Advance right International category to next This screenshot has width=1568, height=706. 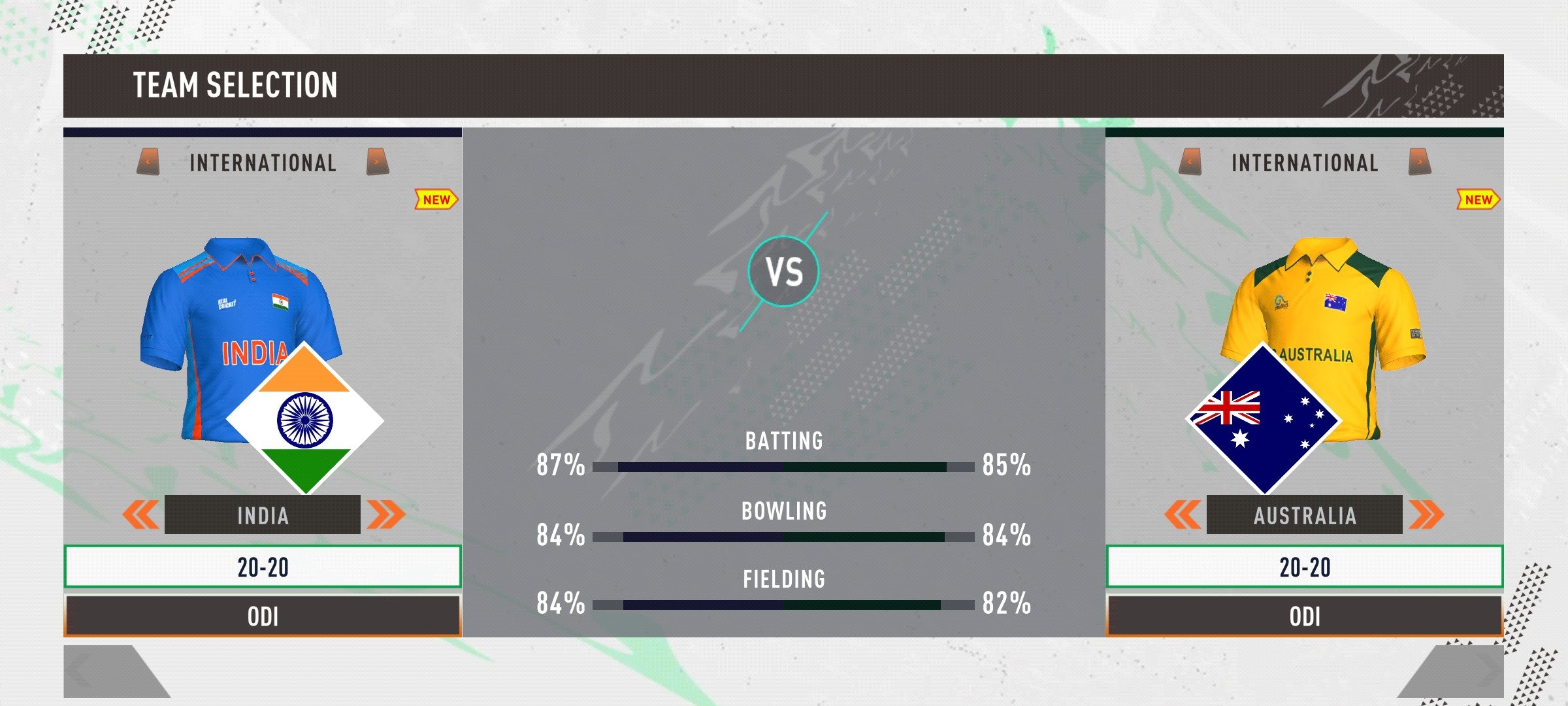pyautogui.click(x=1420, y=162)
